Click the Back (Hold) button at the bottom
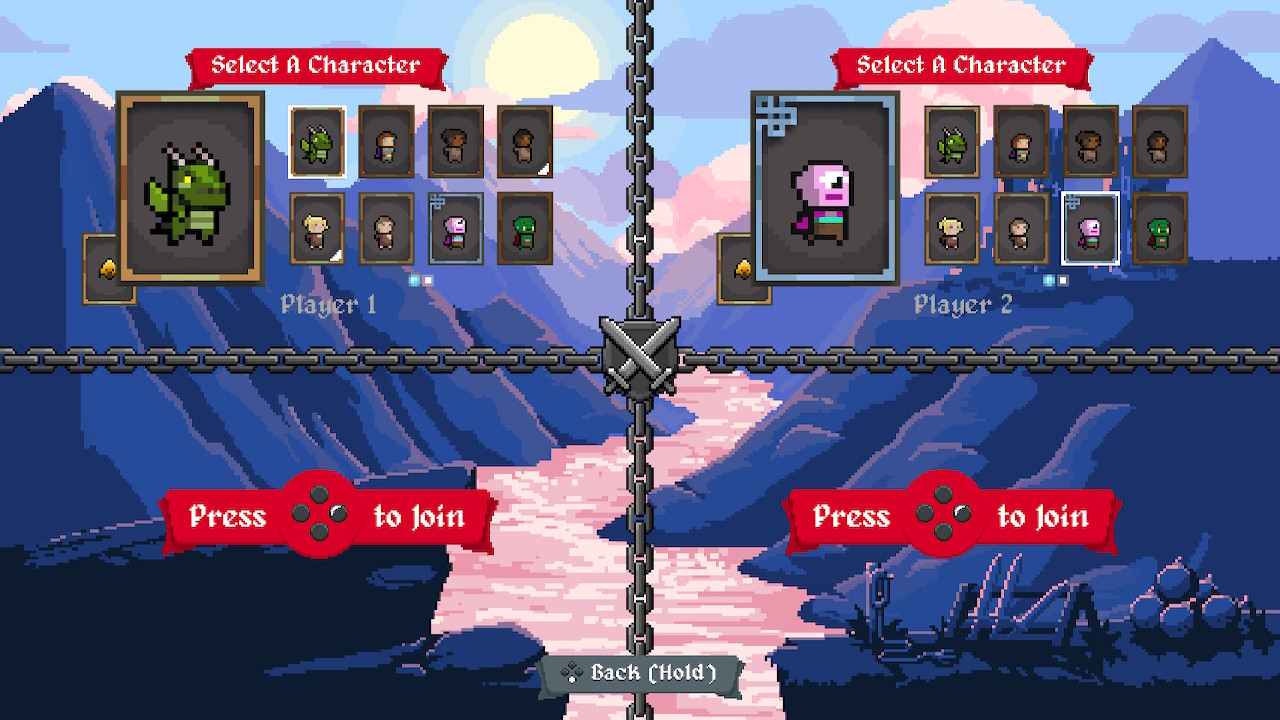The height and width of the screenshot is (720, 1280). pyautogui.click(x=640, y=673)
